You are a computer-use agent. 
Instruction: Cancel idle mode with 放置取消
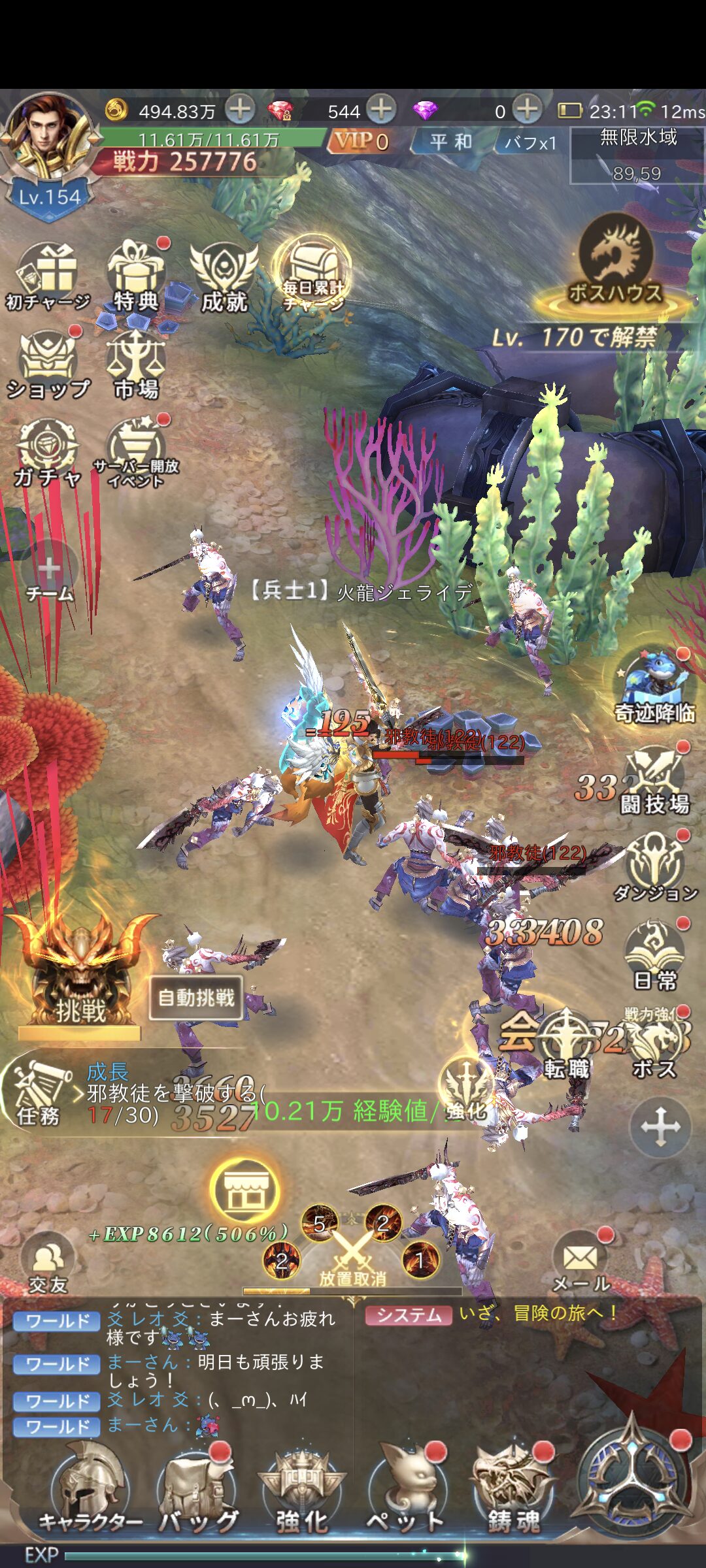tap(352, 1258)
